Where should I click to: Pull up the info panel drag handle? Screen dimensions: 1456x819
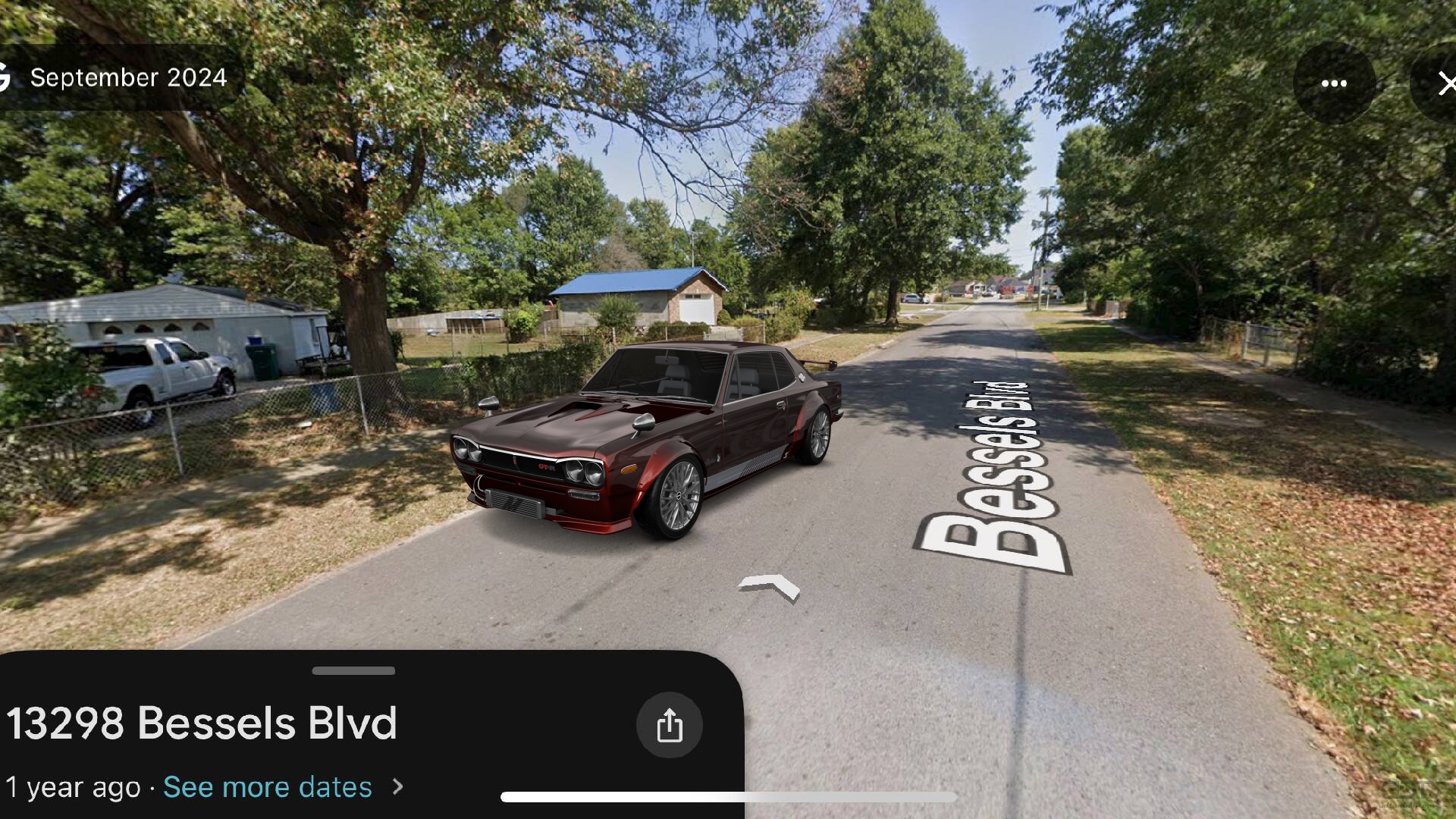(353, 670)
